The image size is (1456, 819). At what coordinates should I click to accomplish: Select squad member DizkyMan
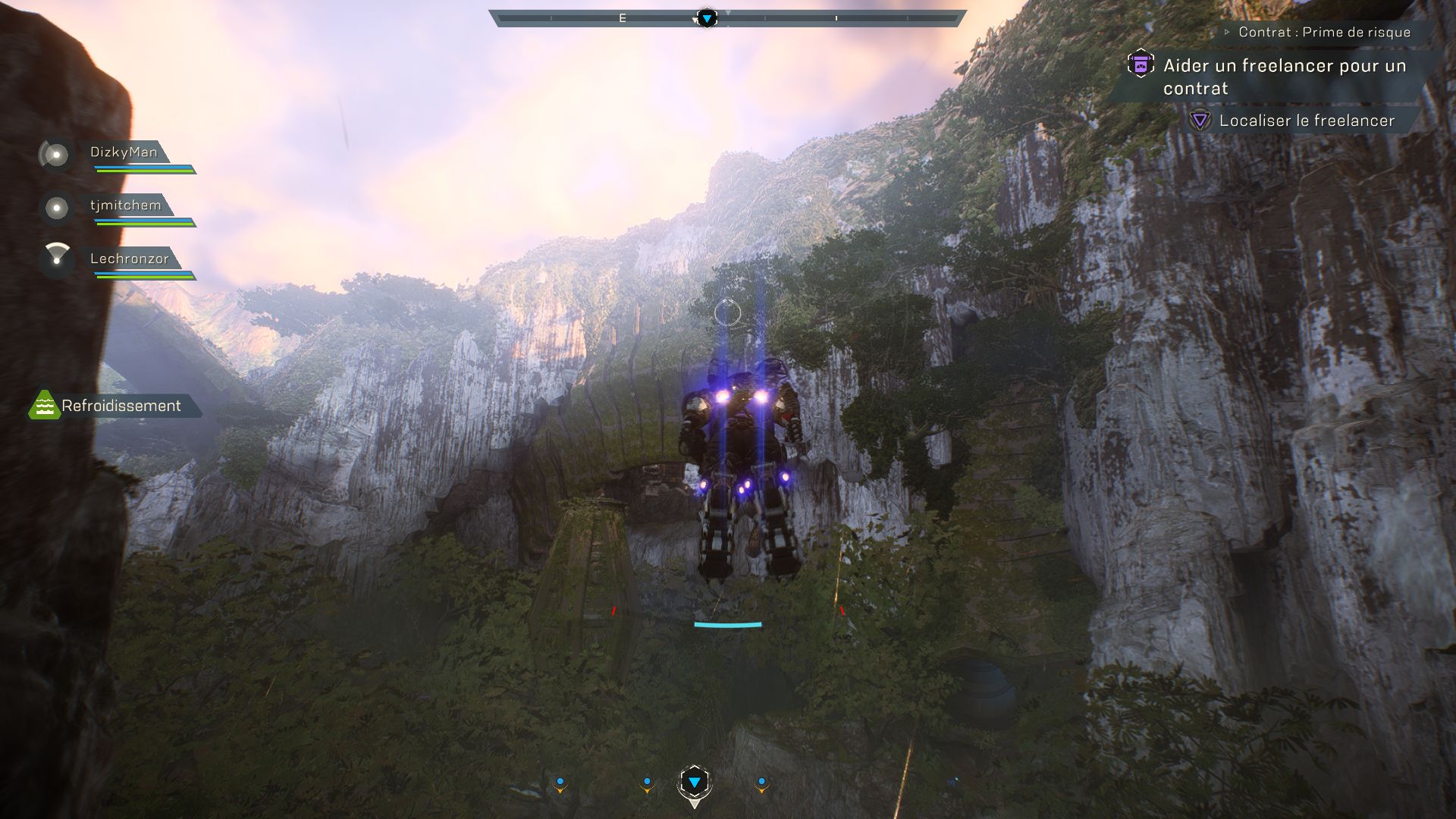[124, 152]
